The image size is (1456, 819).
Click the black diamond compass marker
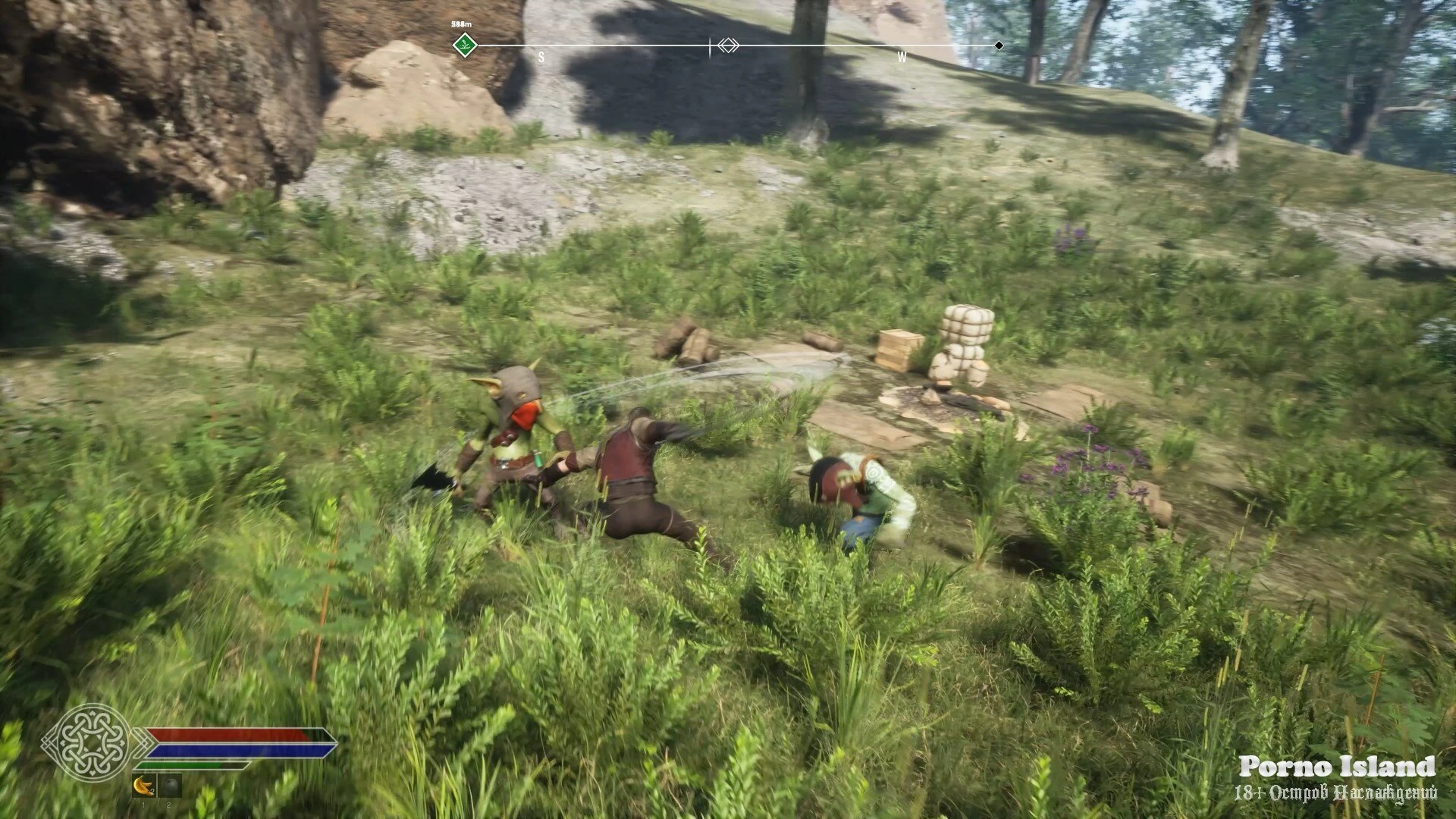pyautogui.click(x=999, y=45)
